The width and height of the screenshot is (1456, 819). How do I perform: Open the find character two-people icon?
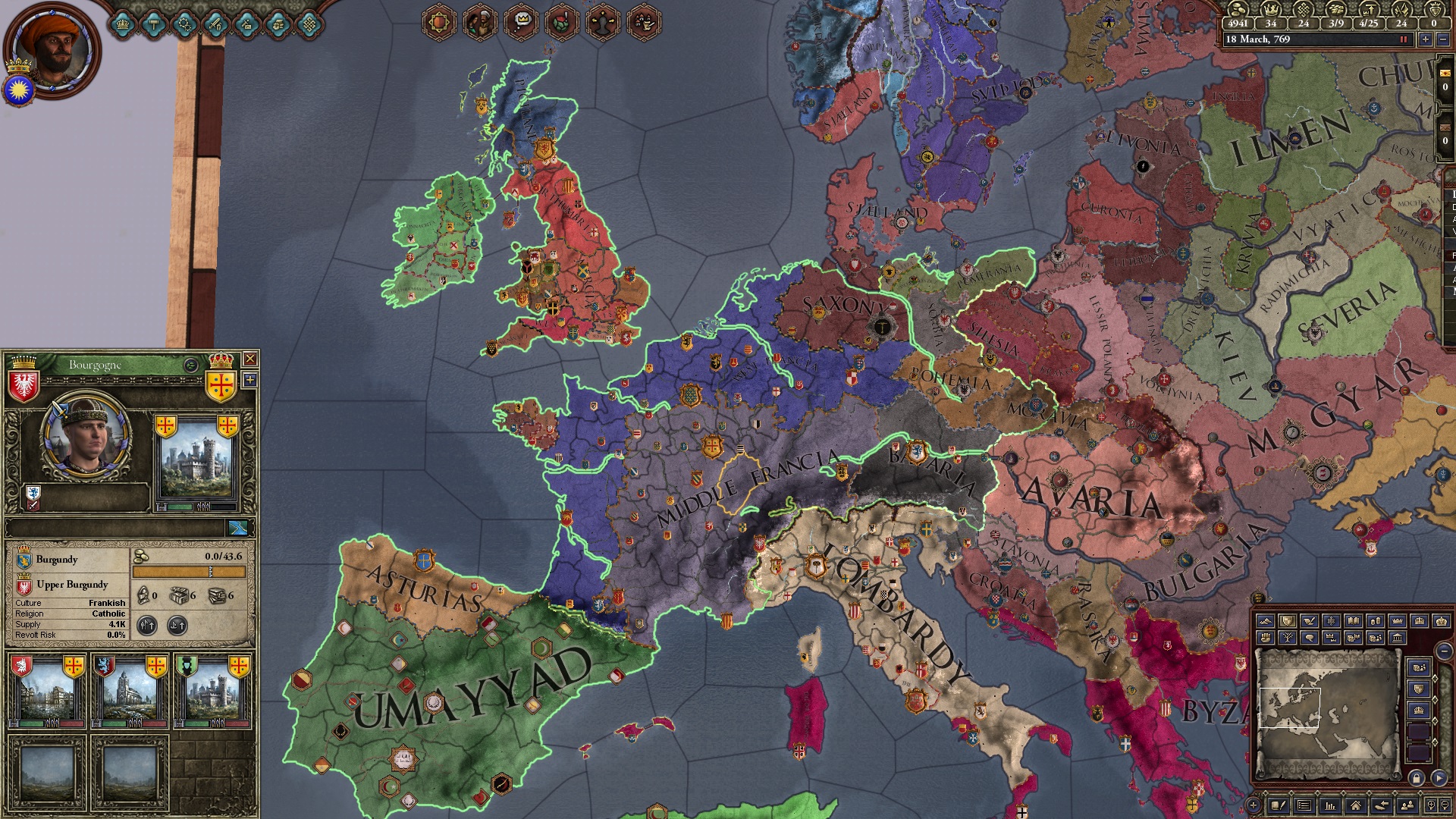(1406, 805)
